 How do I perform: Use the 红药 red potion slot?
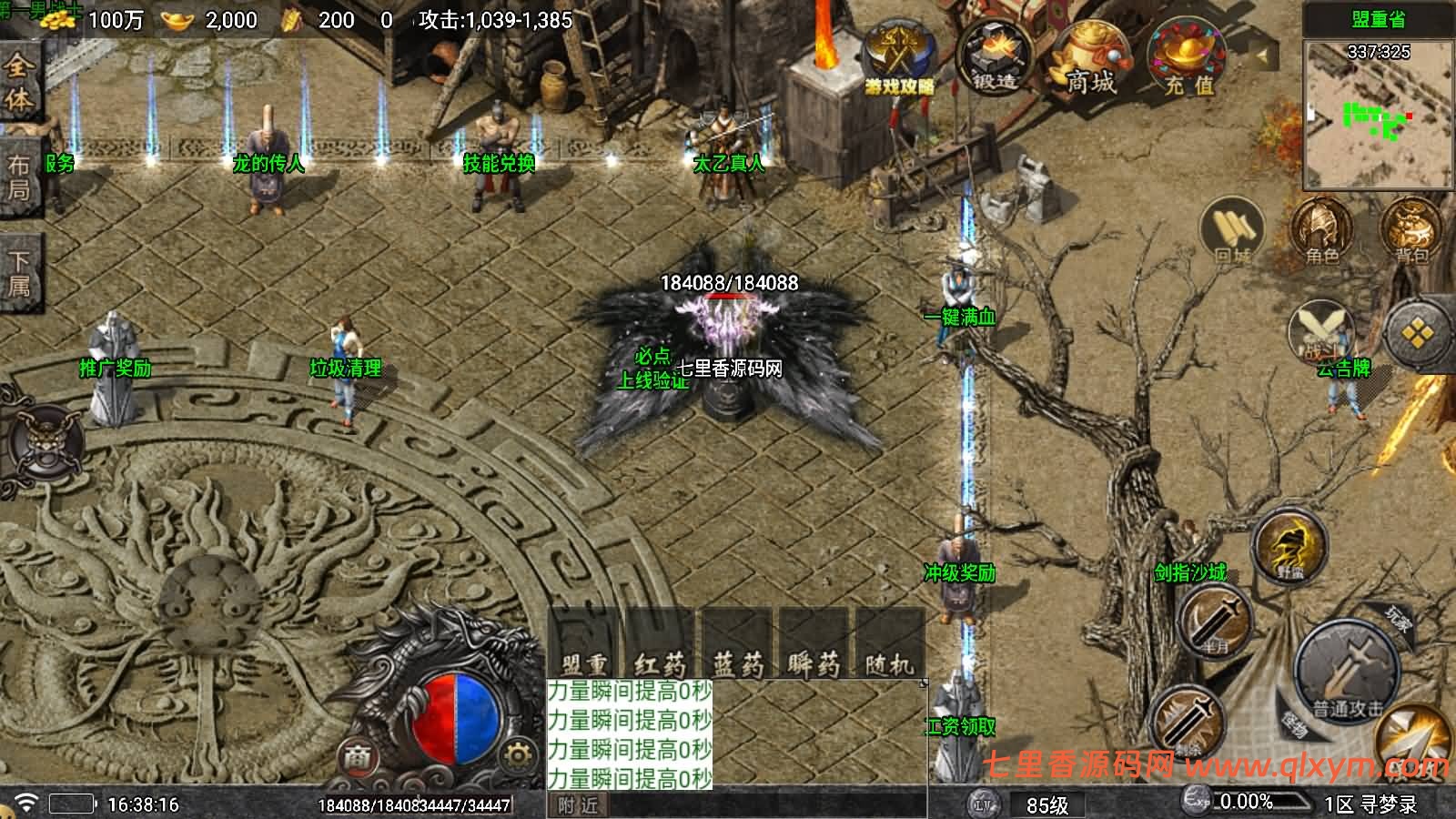click(660, 644)
